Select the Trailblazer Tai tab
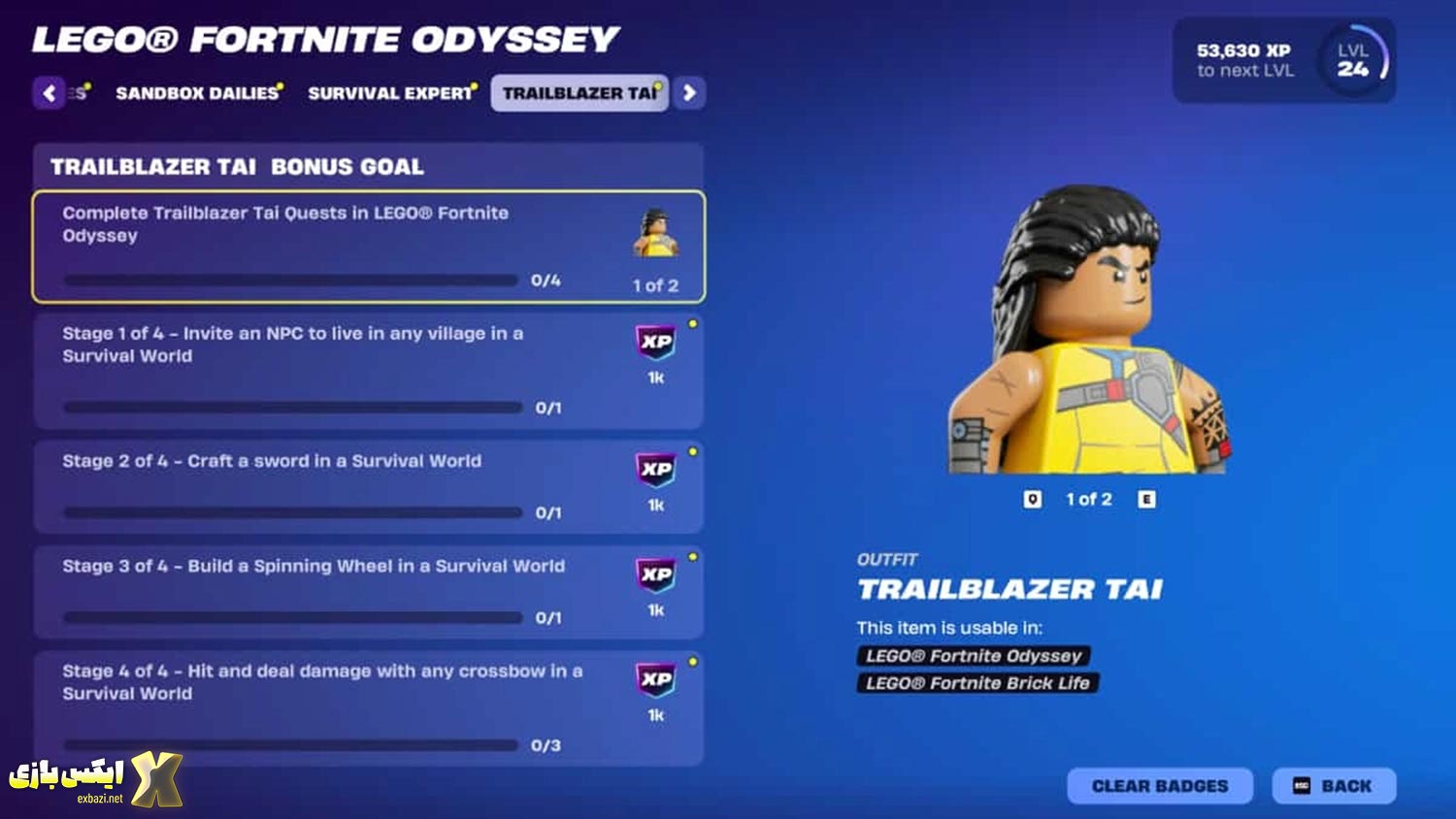The width and height of the screenshot is (1456, 819). tap(579, 93)
